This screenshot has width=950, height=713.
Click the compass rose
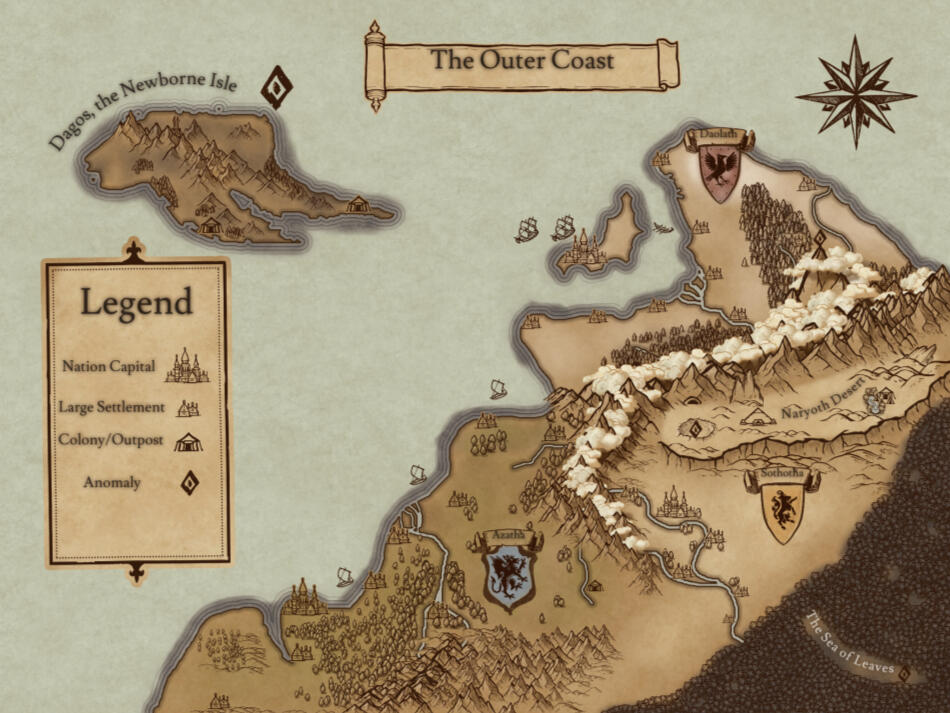pos(855,92)
